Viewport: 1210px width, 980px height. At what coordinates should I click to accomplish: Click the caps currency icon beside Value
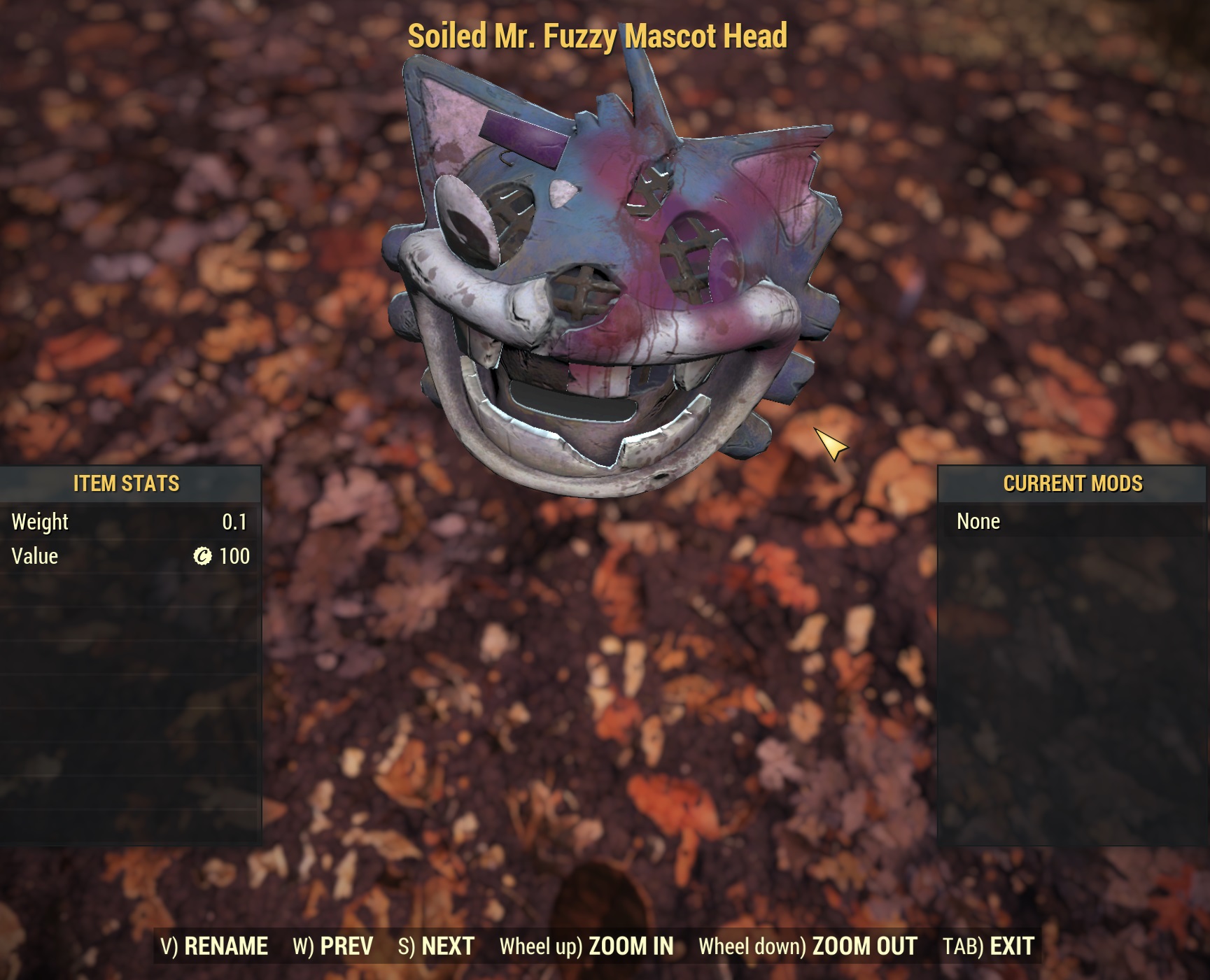[202, 556]
